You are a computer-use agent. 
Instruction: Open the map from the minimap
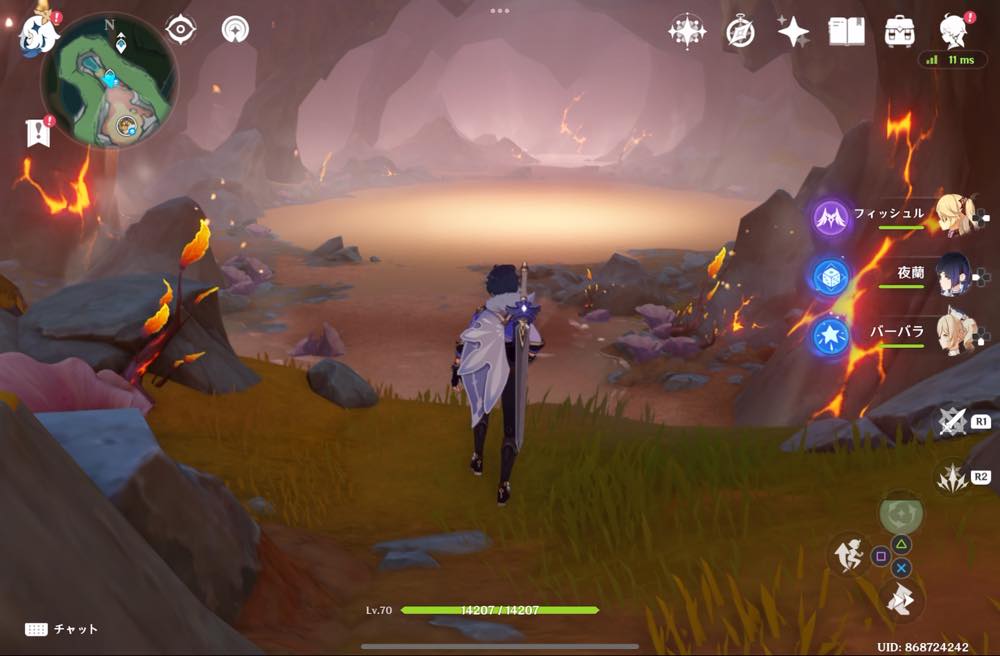(x=109, y=79)
